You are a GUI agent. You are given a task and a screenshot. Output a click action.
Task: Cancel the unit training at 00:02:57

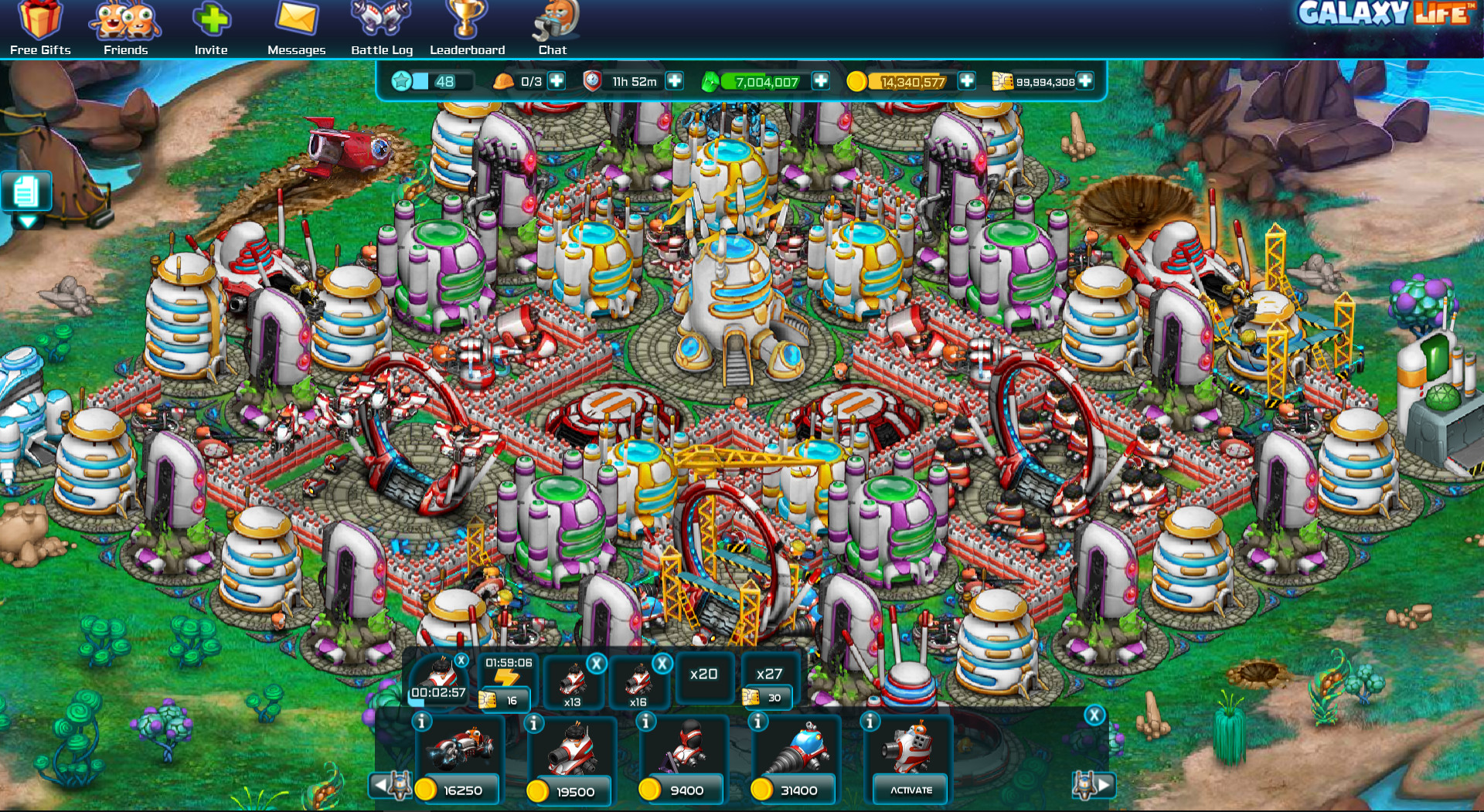point(461,661)
